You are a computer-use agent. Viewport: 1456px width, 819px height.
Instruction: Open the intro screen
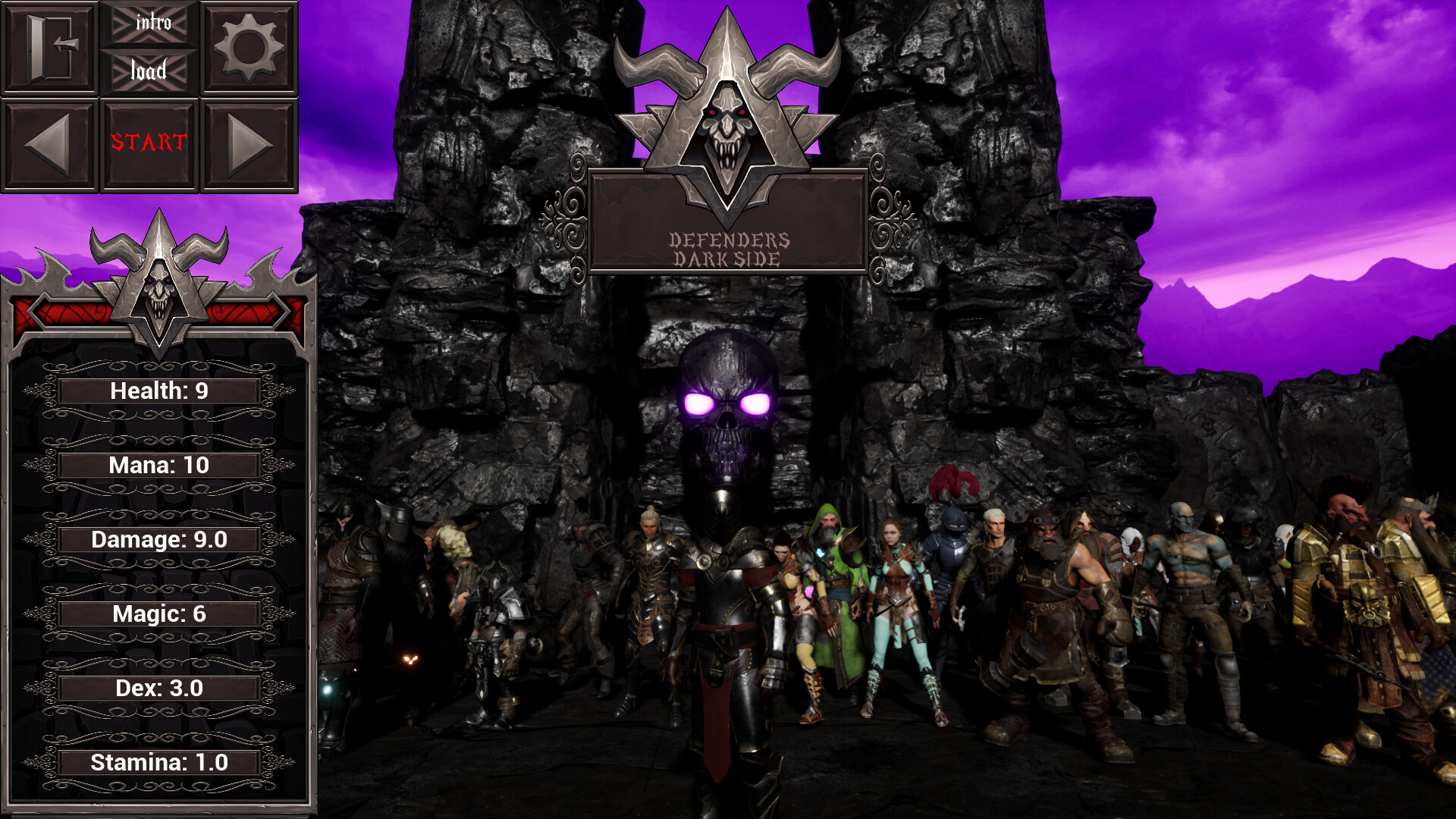(149, 23)
